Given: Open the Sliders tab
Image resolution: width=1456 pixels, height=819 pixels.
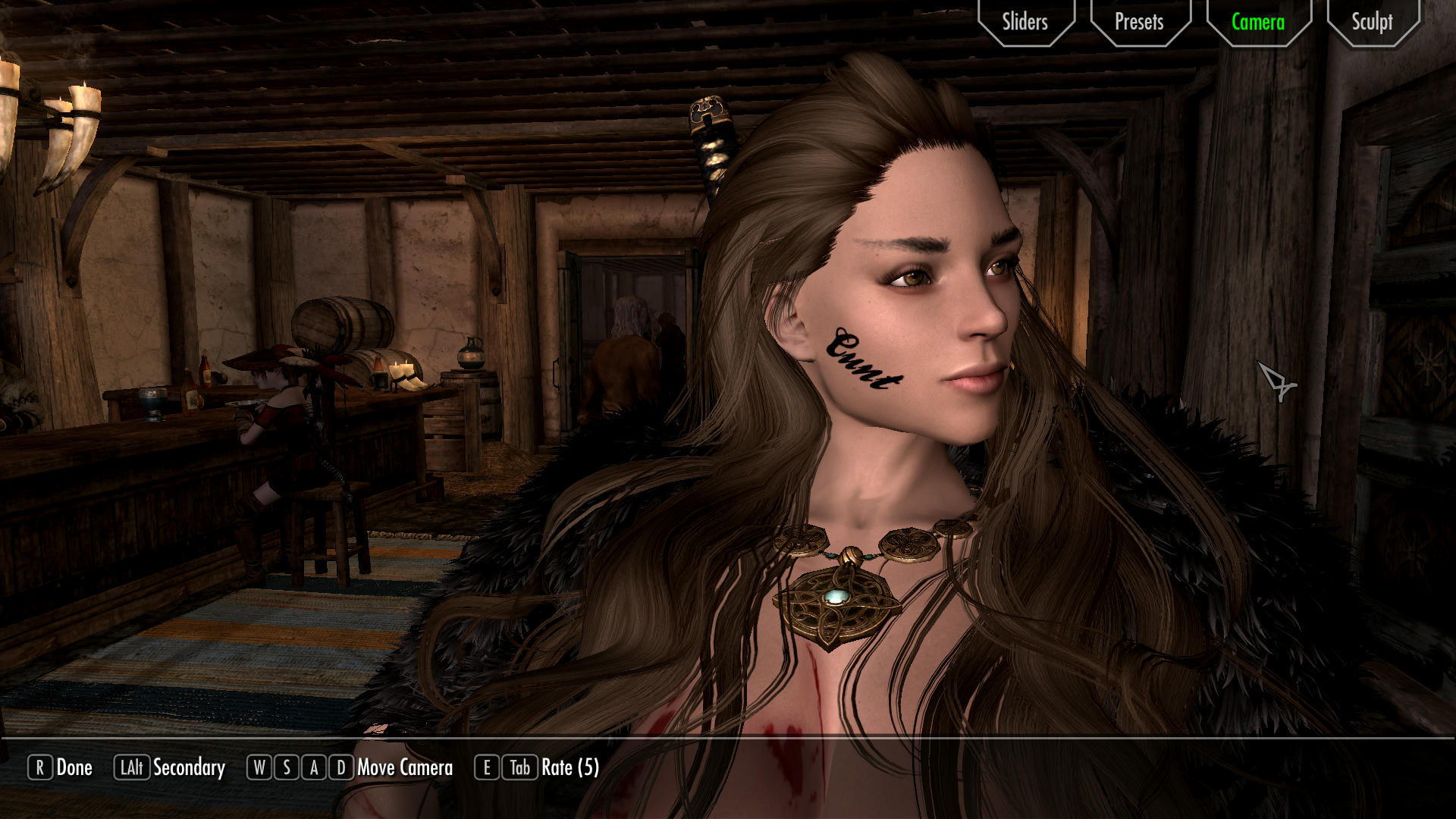Looking at the screenshot, I should click(1025, 22).
